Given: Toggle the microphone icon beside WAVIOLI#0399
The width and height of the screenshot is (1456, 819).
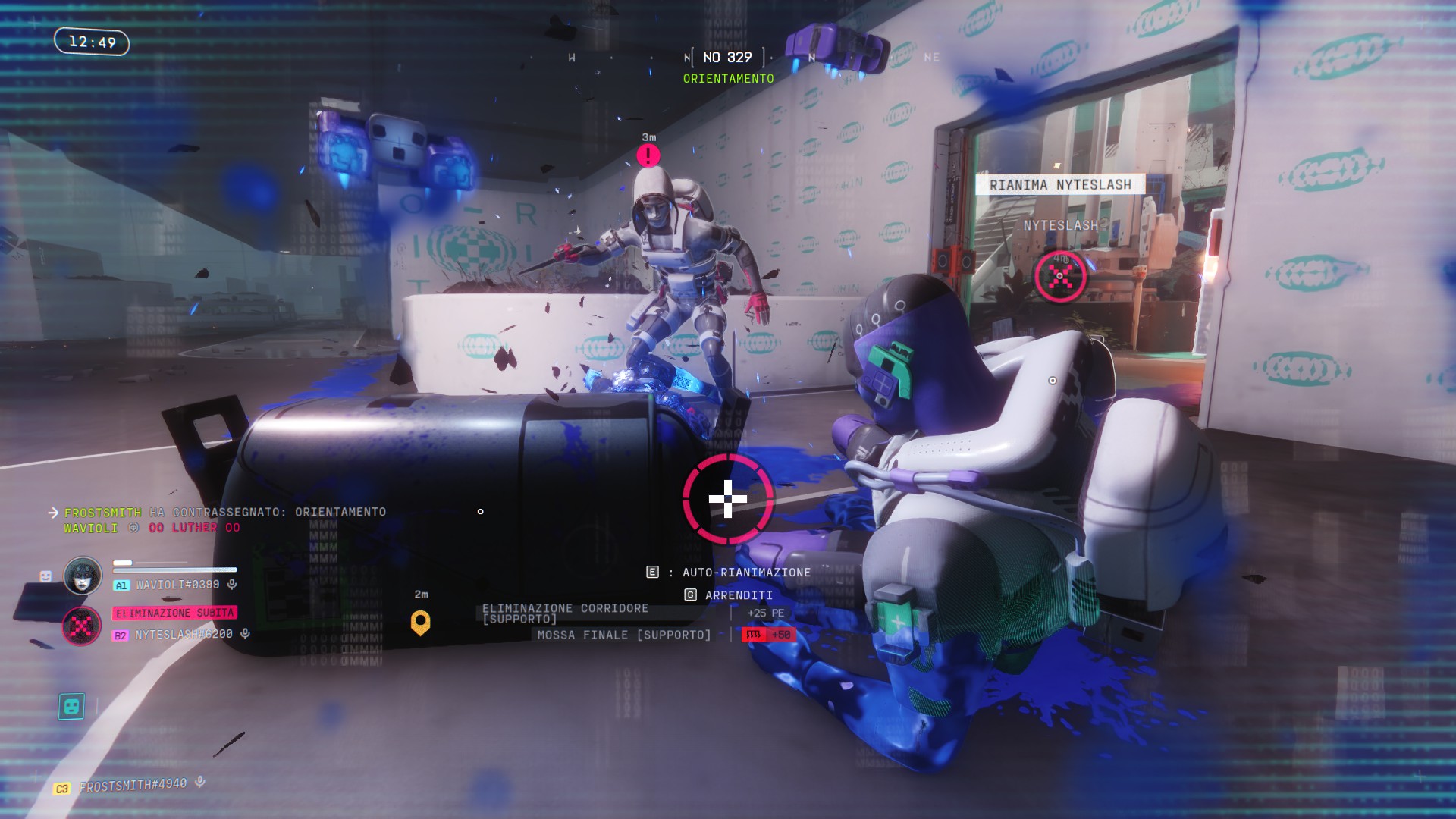Looking at the screenshot, I should 232,584.
